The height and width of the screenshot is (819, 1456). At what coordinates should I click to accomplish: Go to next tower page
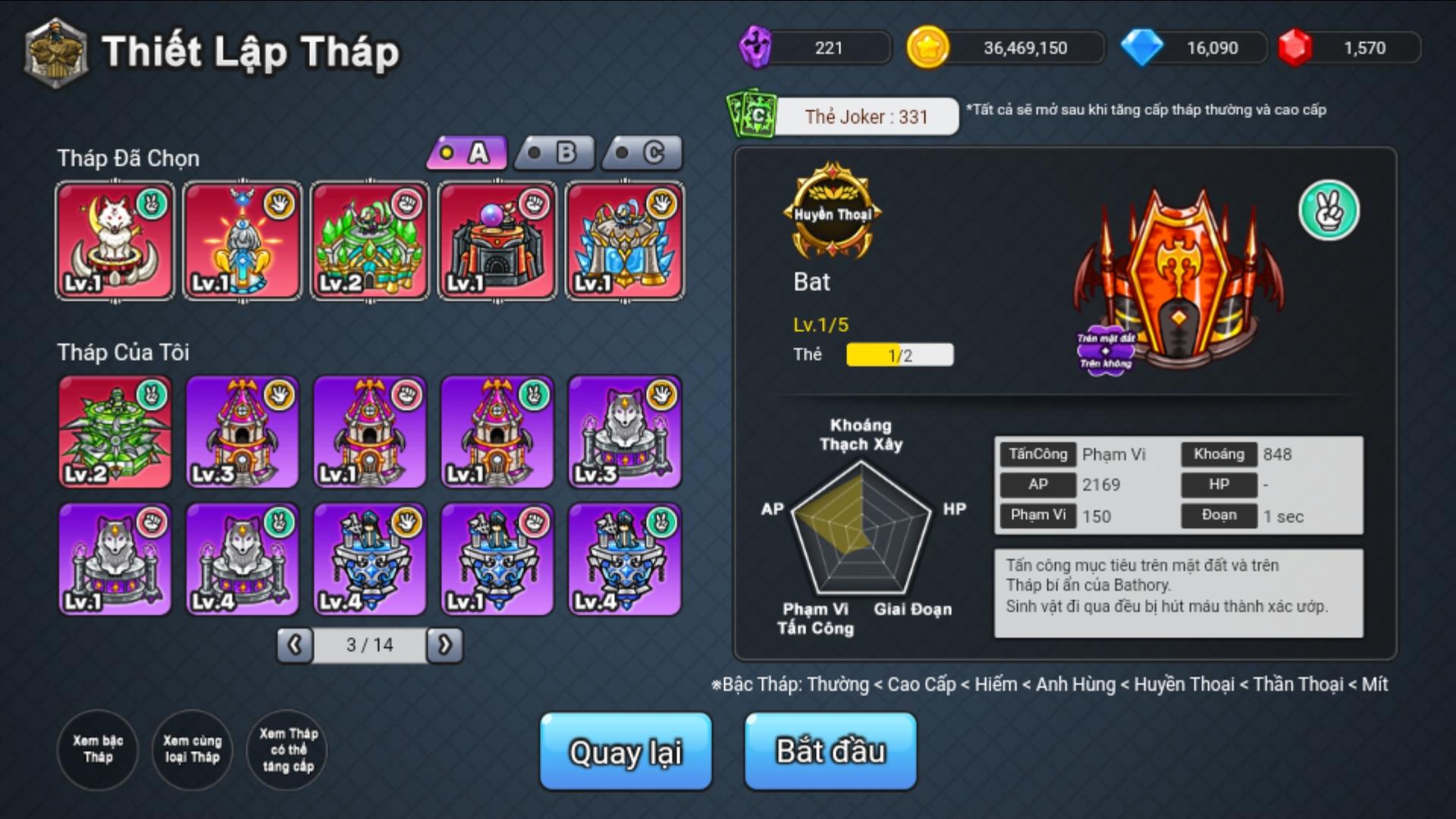coord(444,645)
